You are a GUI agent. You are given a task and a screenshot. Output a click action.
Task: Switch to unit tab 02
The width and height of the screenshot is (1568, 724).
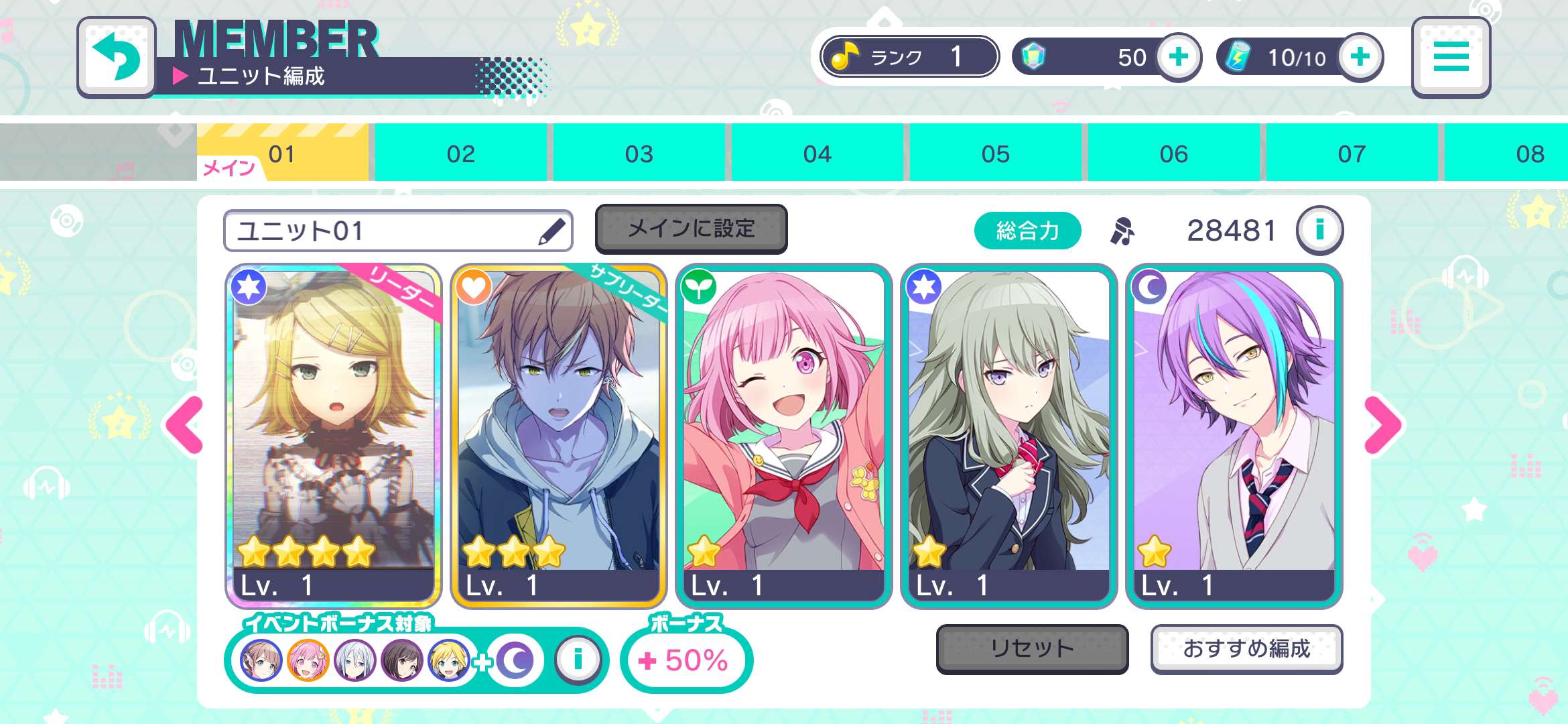point(461,154)
